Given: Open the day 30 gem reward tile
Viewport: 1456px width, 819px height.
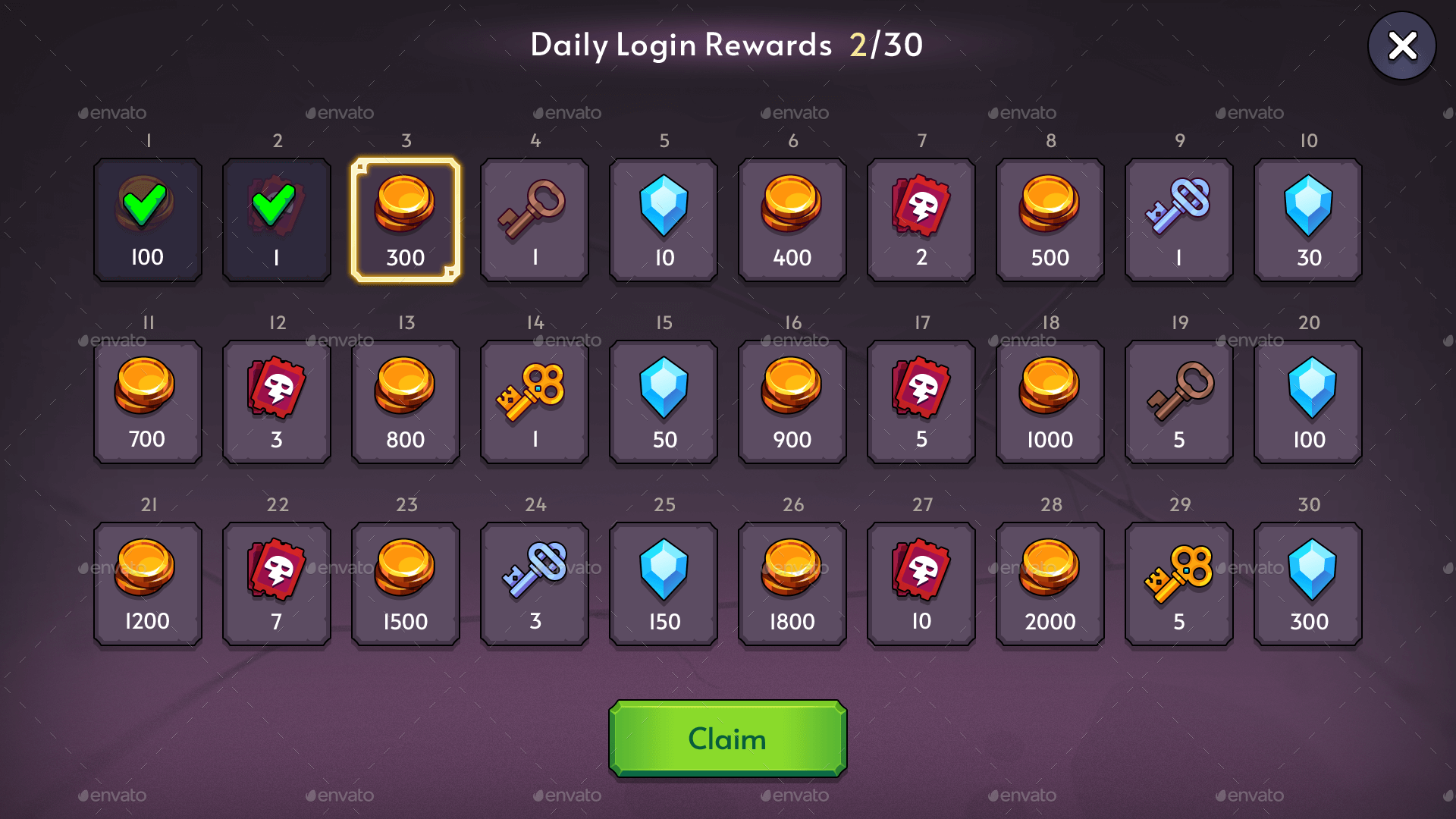Looking at the screenshot, I should pyautogui.click(x=1308, y=584).
